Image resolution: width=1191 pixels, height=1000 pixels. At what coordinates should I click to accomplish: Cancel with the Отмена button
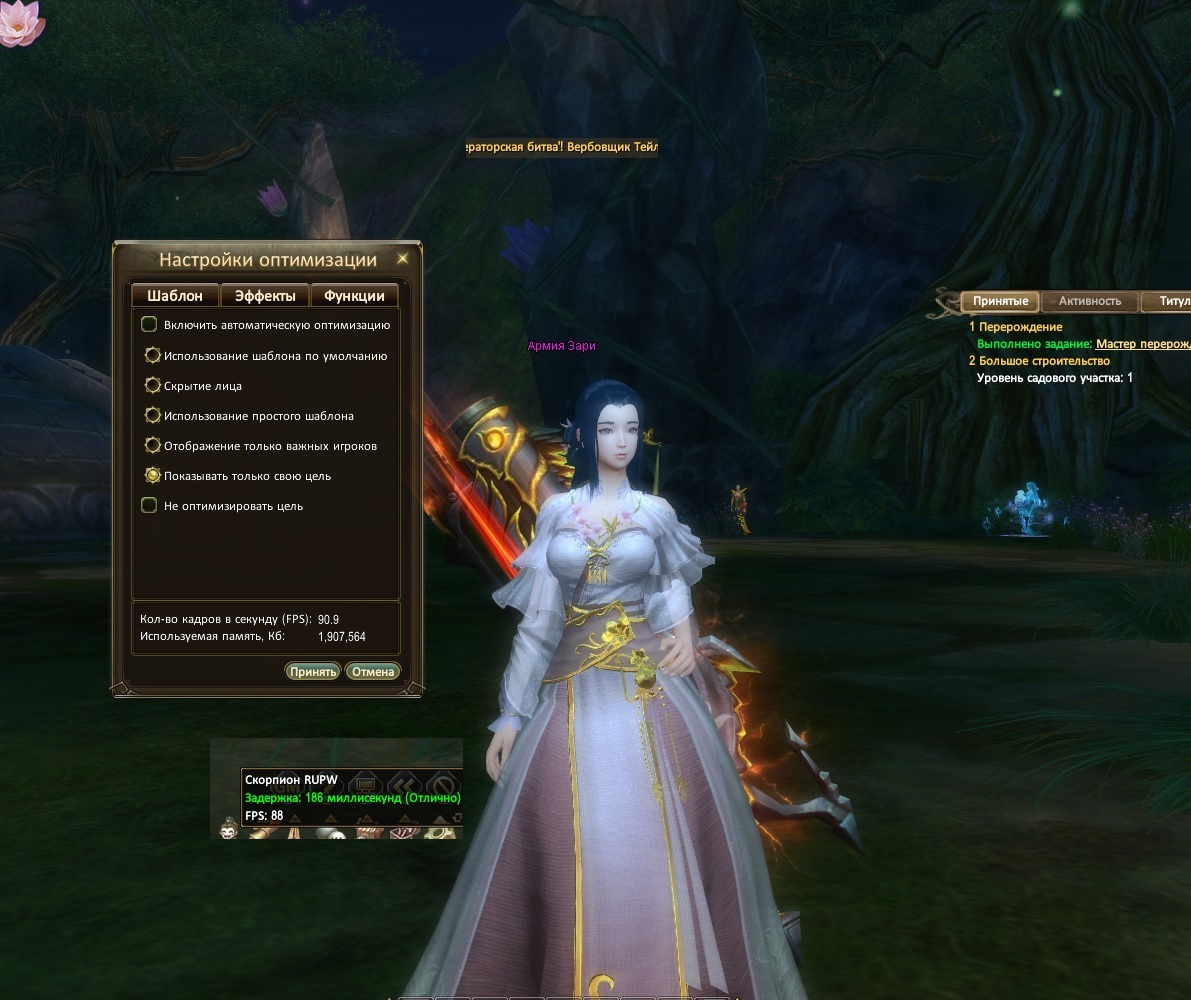pyautogui.click(x=373, y=671)
